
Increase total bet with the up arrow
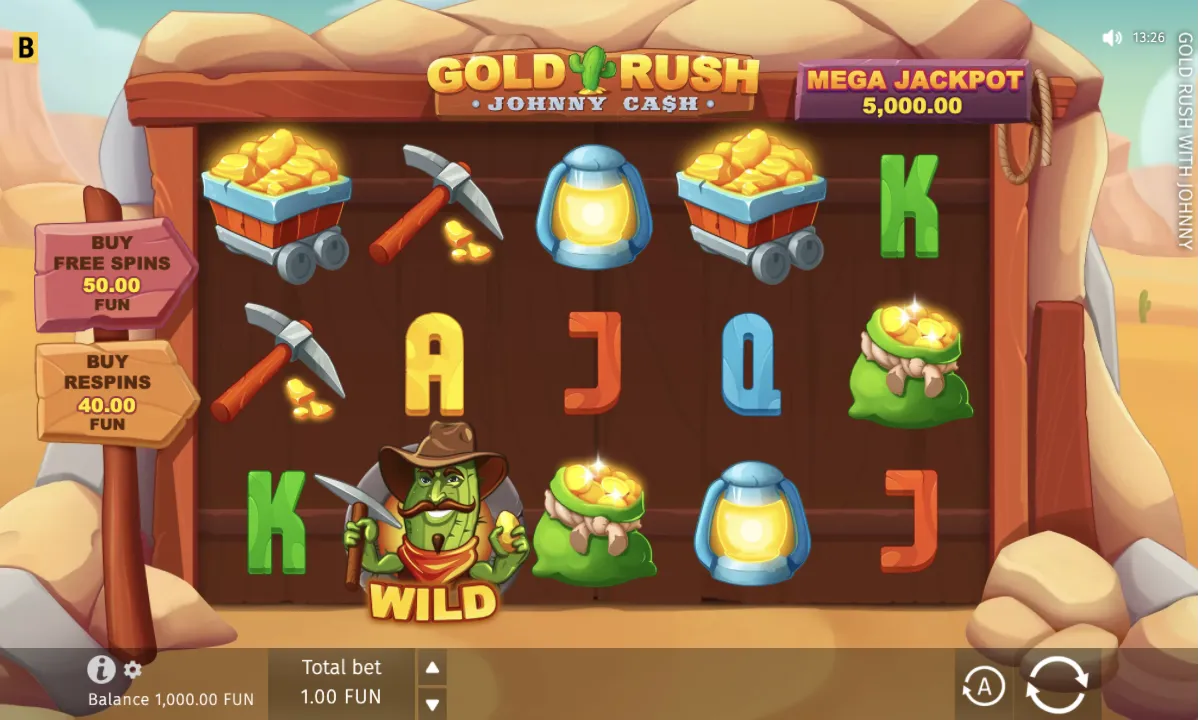[431, 668]
